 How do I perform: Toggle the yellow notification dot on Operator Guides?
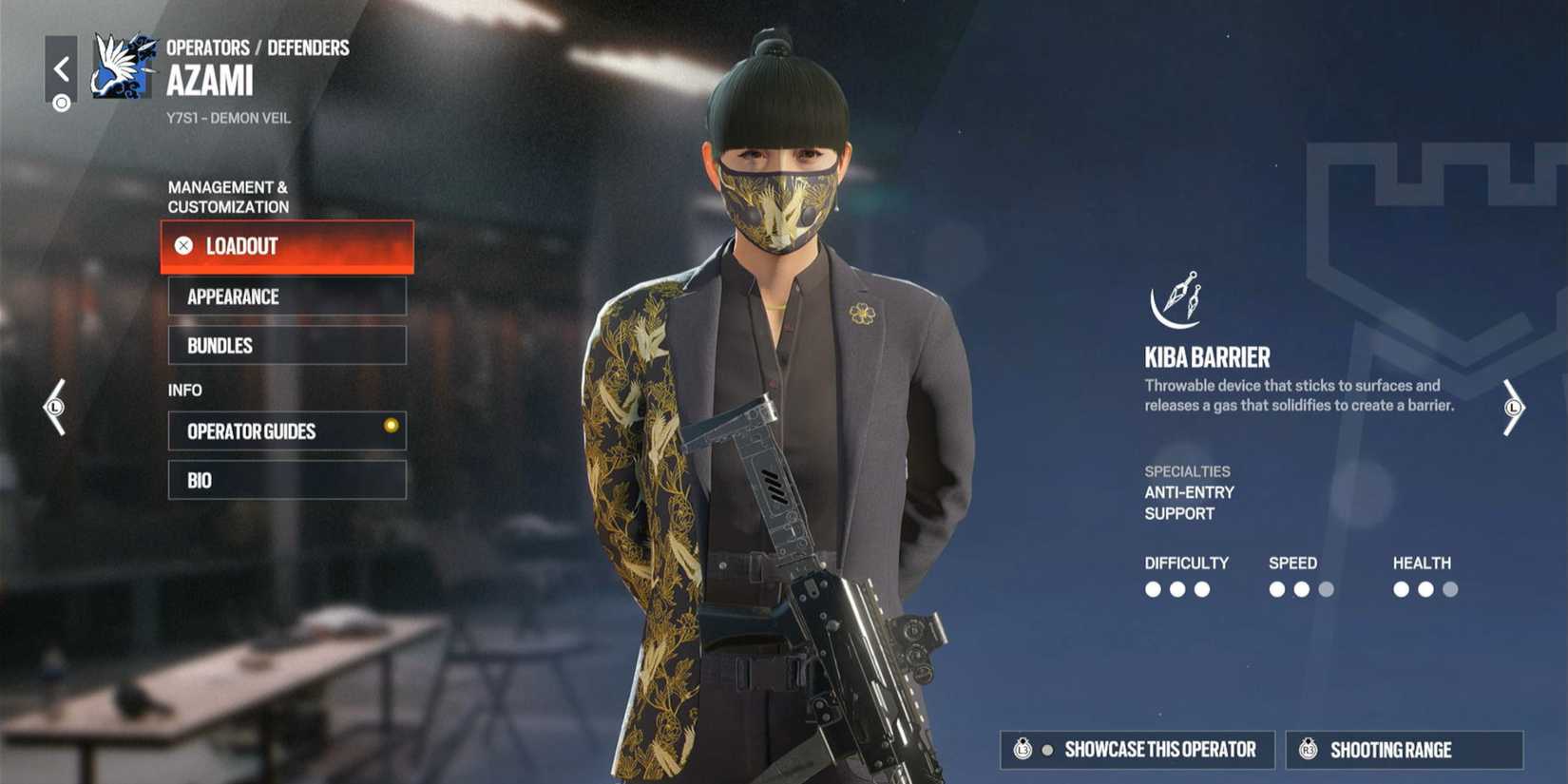point(392,427)
